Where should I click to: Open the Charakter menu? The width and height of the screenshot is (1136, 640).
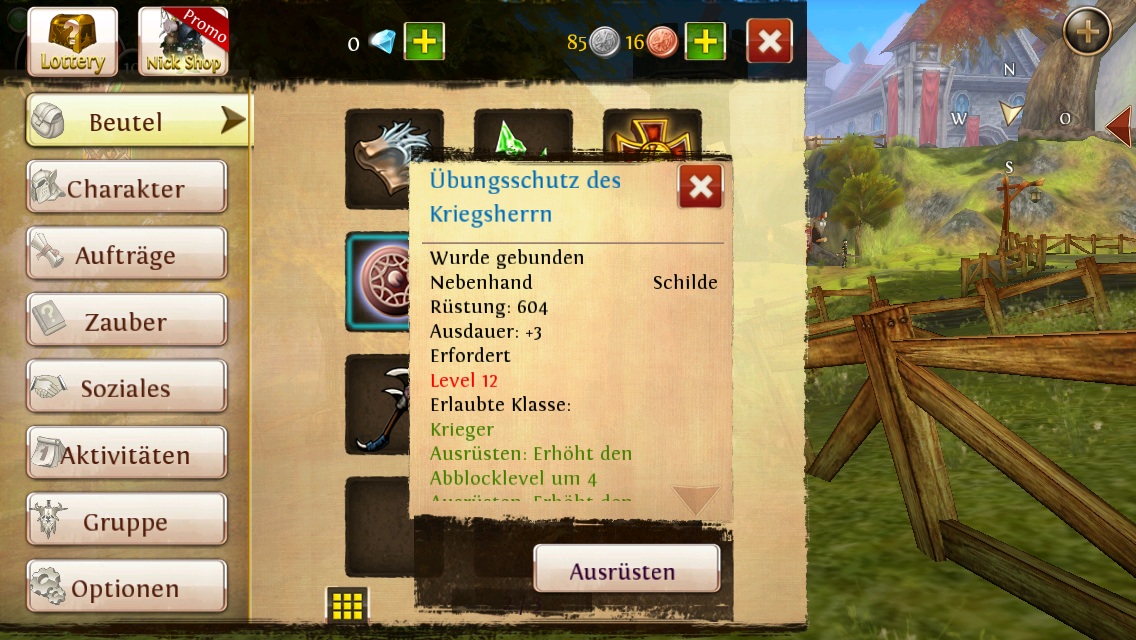point(126,189)
